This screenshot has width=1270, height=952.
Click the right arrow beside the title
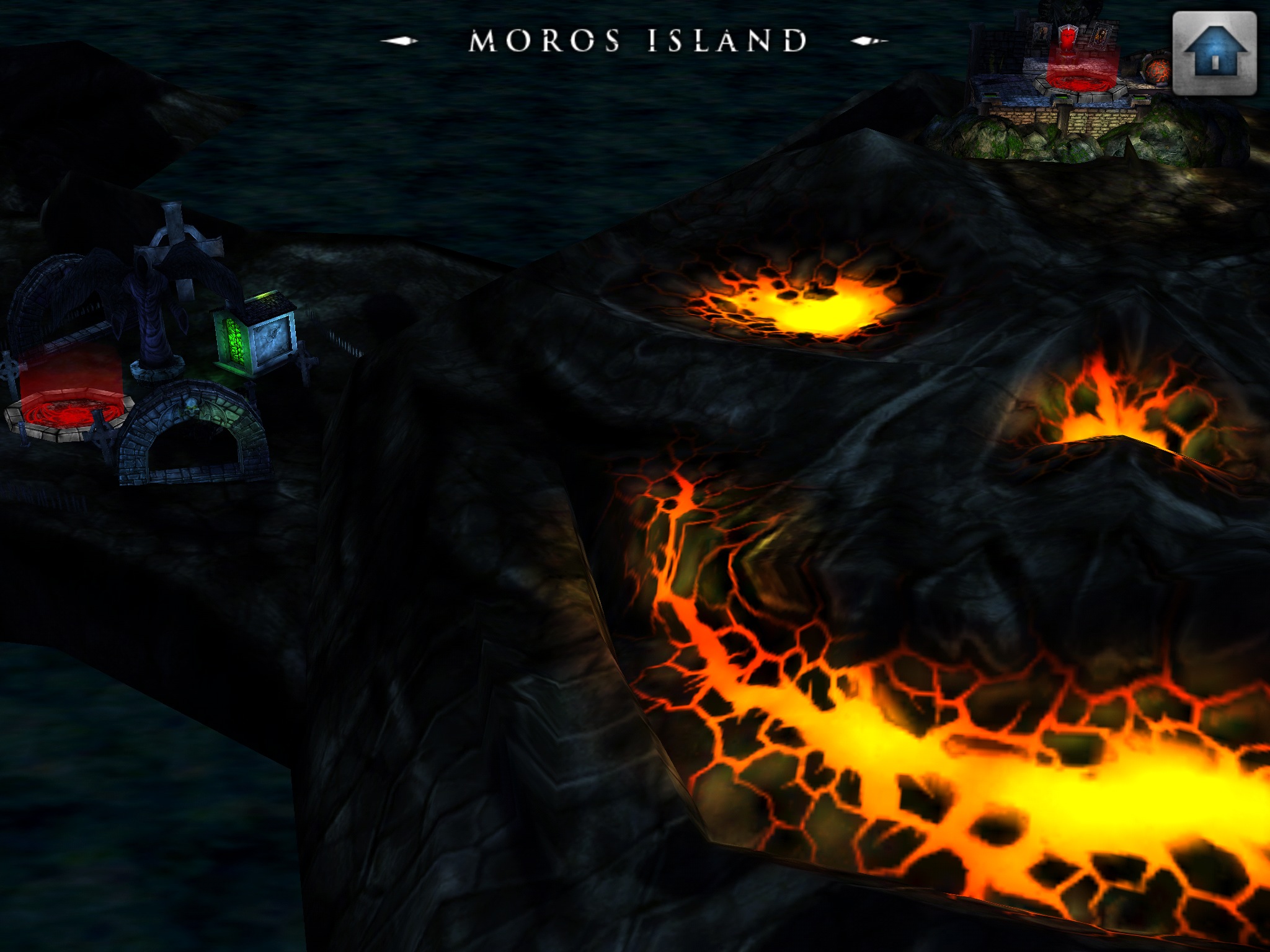[867, 39]
